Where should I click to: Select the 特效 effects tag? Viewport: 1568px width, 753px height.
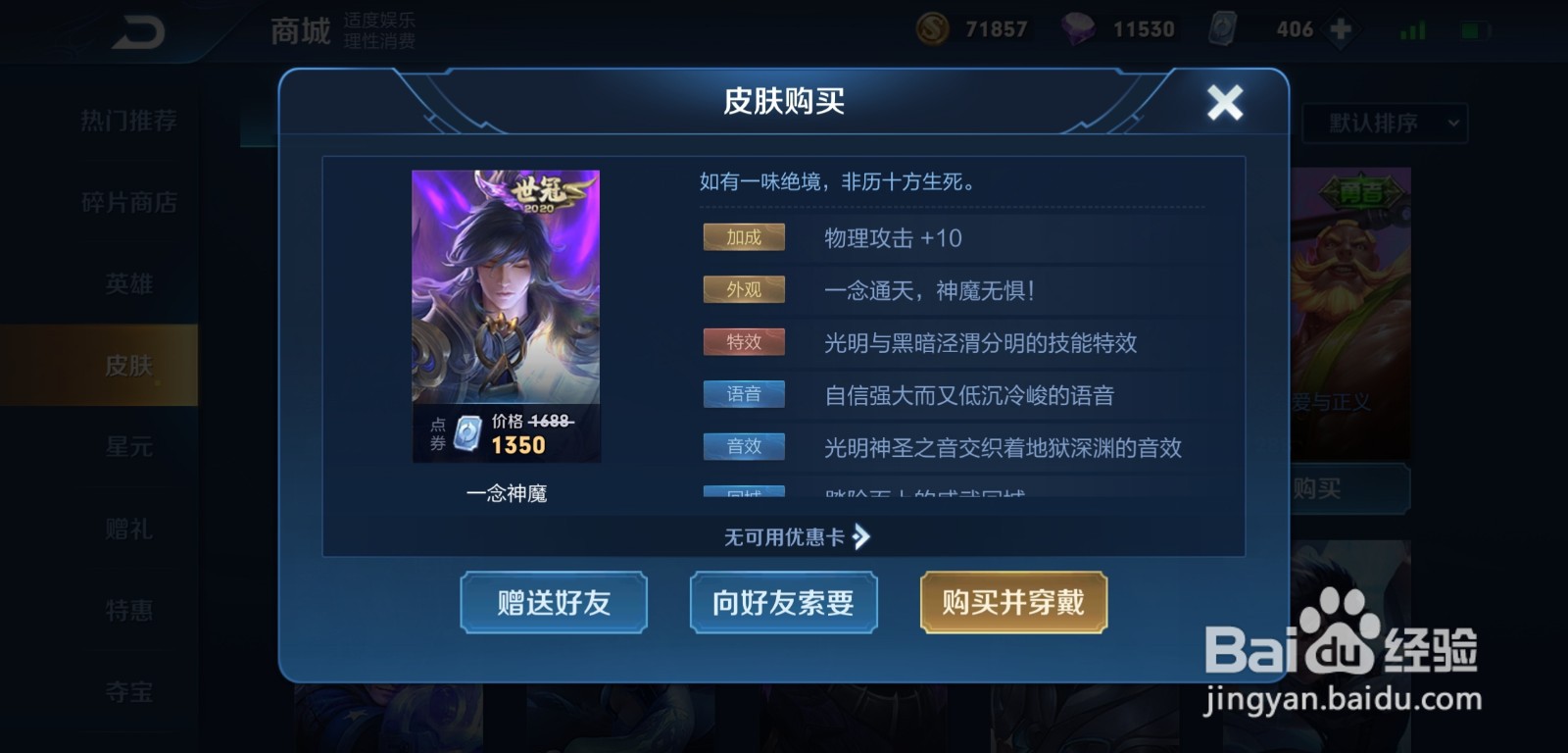[744, 341]
